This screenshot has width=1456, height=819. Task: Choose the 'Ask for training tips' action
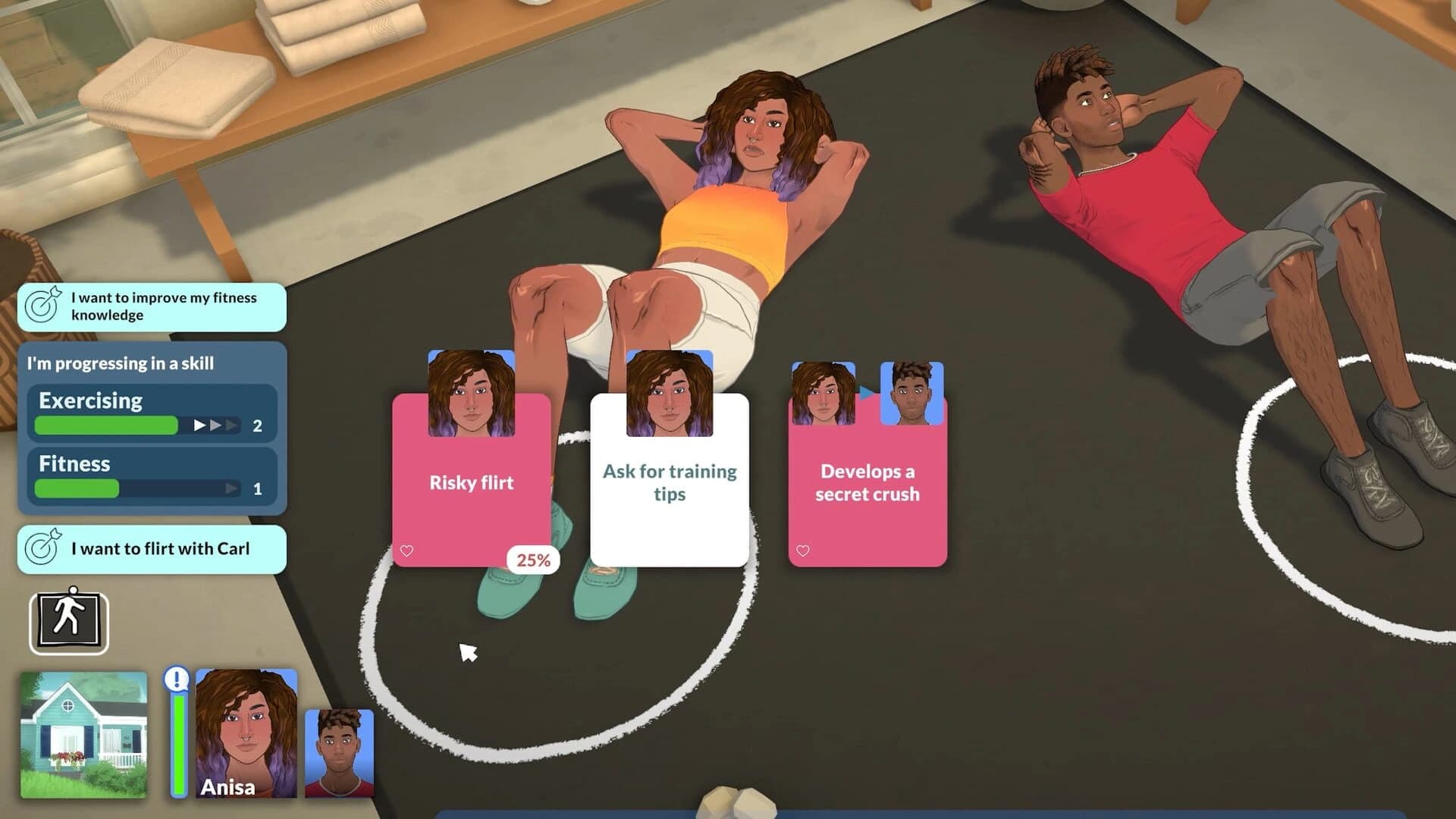pos(670,482)
